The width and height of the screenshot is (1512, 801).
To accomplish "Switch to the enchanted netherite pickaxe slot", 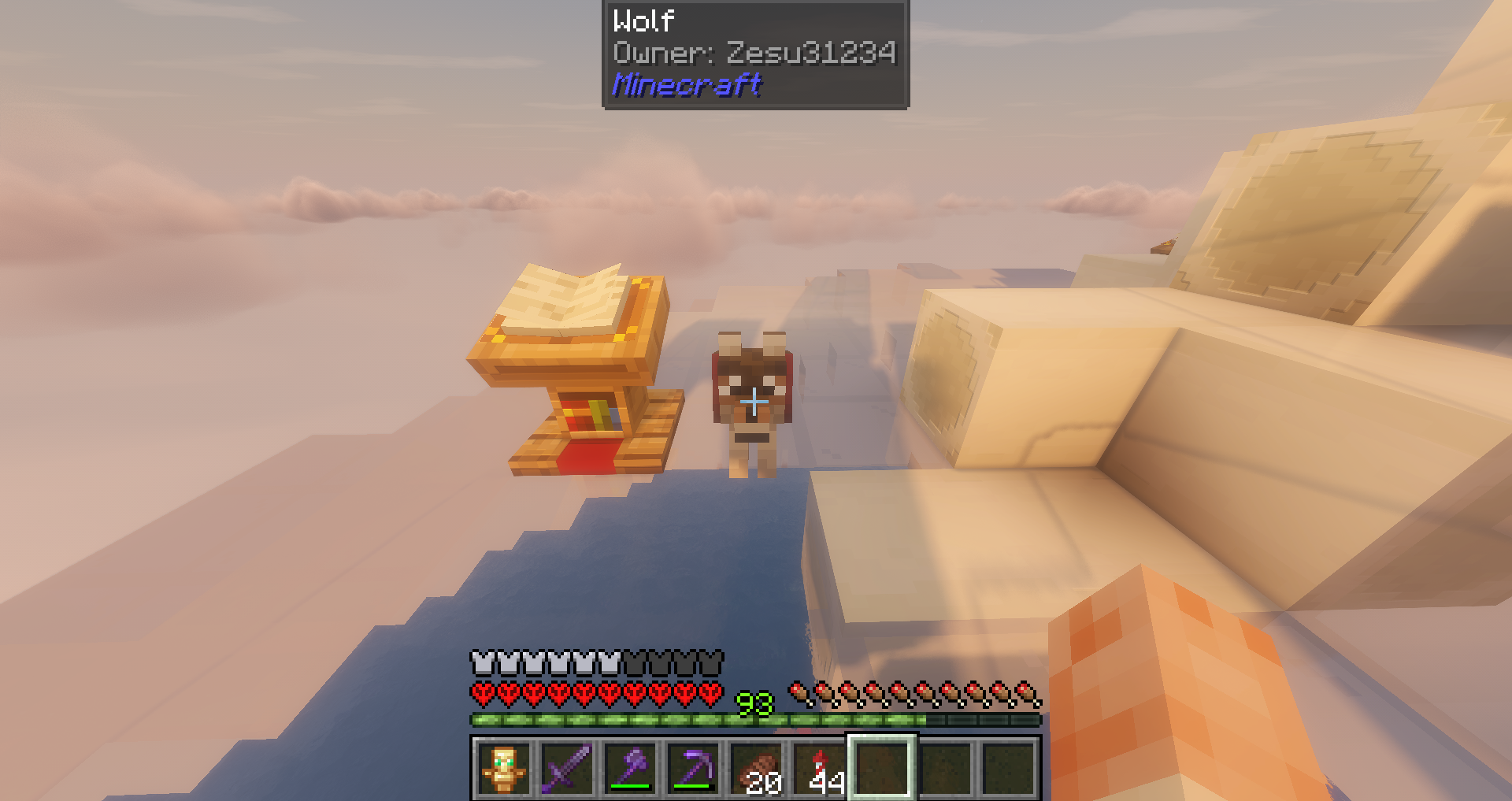I will coord(693,768).
